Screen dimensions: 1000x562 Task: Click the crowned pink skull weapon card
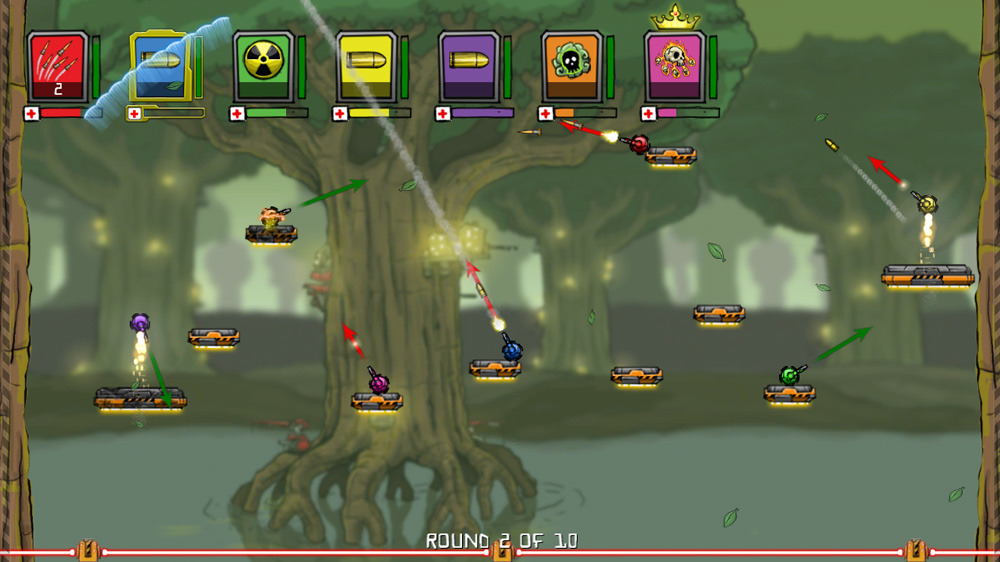675,66
